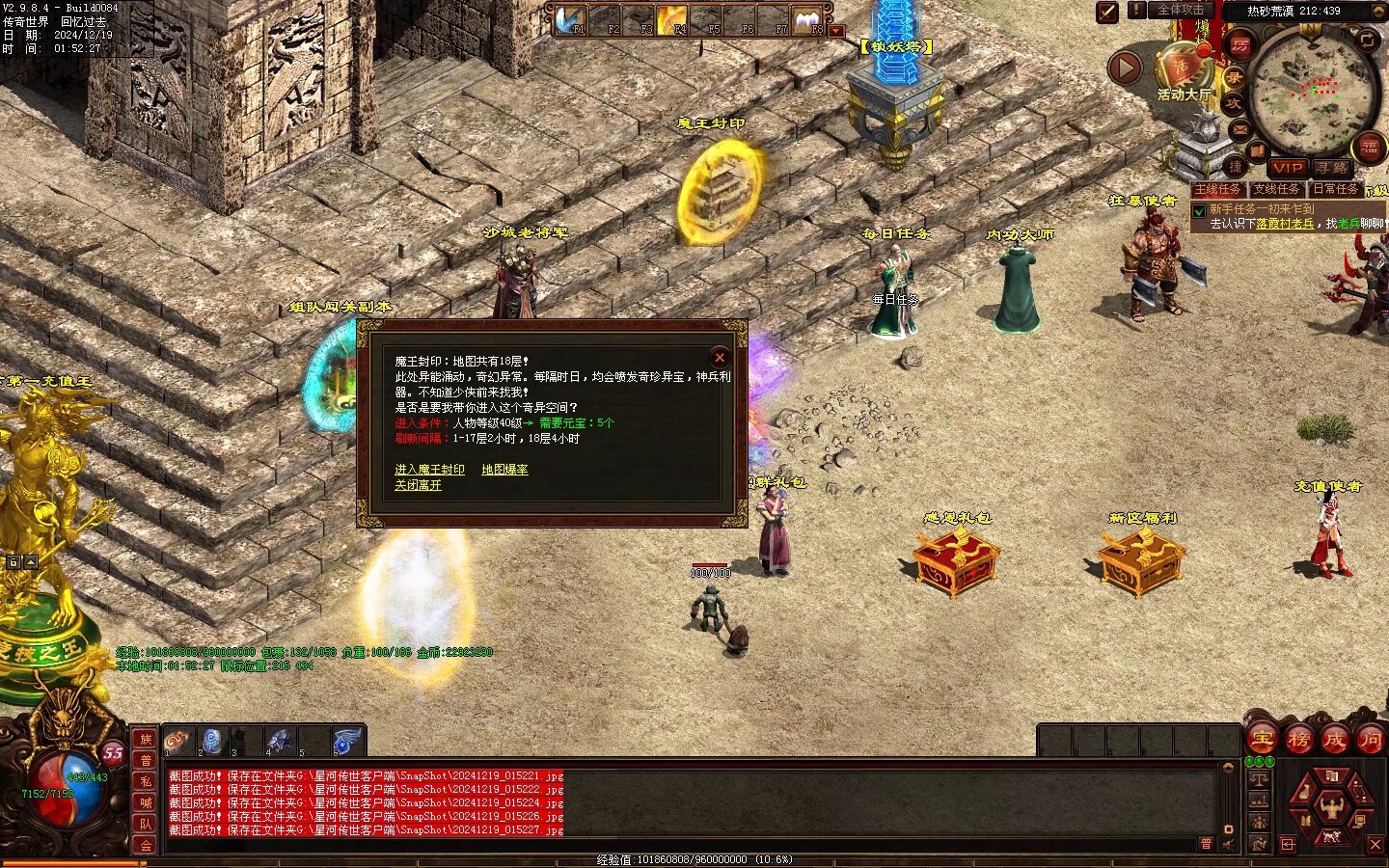Viewport: 1389px width, 868px height.
Task: Switch to the 日常任务 quest tab
Action: coord(1336,189)
